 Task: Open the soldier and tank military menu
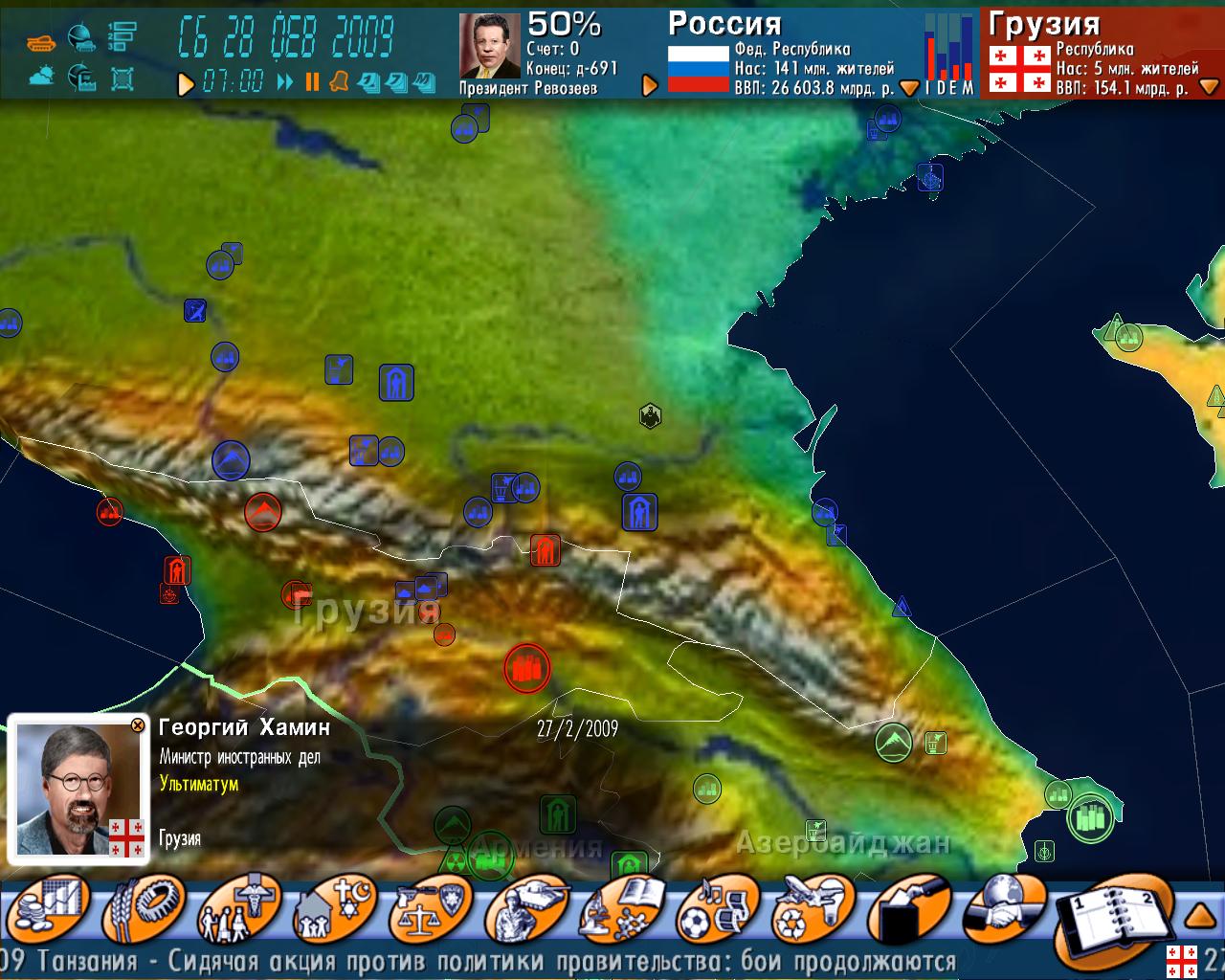(x=524, y=908)
